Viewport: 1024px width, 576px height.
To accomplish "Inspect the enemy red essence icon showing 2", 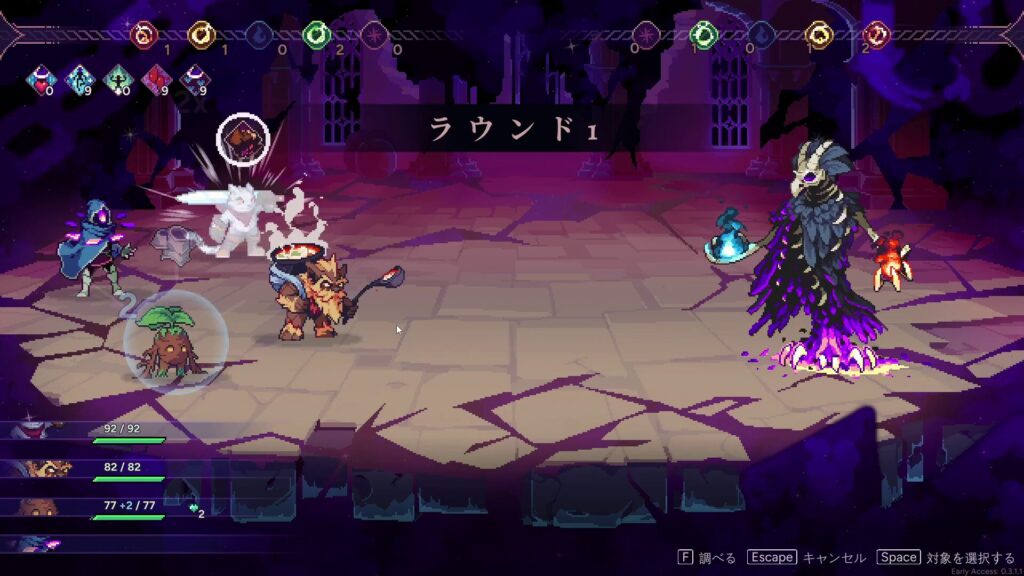I will point(876,35).
